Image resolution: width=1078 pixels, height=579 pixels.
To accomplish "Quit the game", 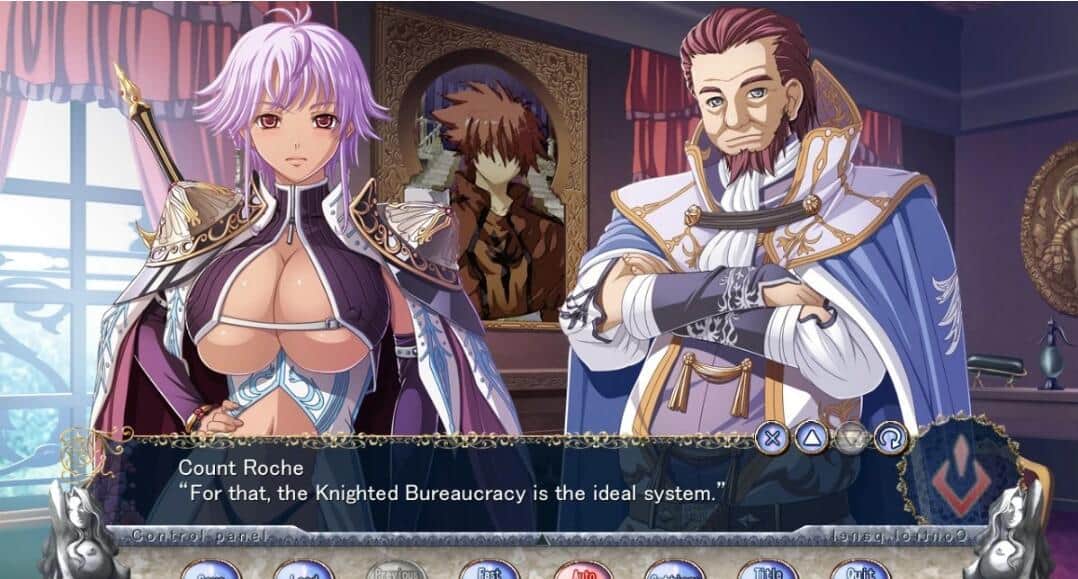I will (859, 572).
